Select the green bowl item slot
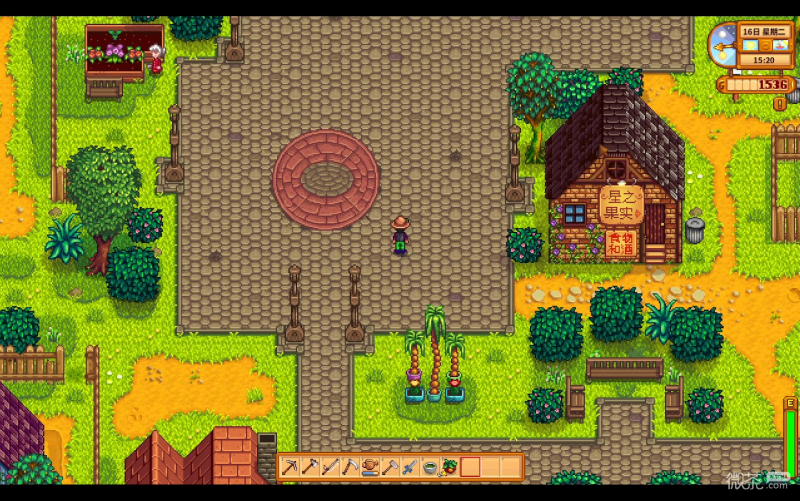Viewport: 800px width, 501px height. 430,466
